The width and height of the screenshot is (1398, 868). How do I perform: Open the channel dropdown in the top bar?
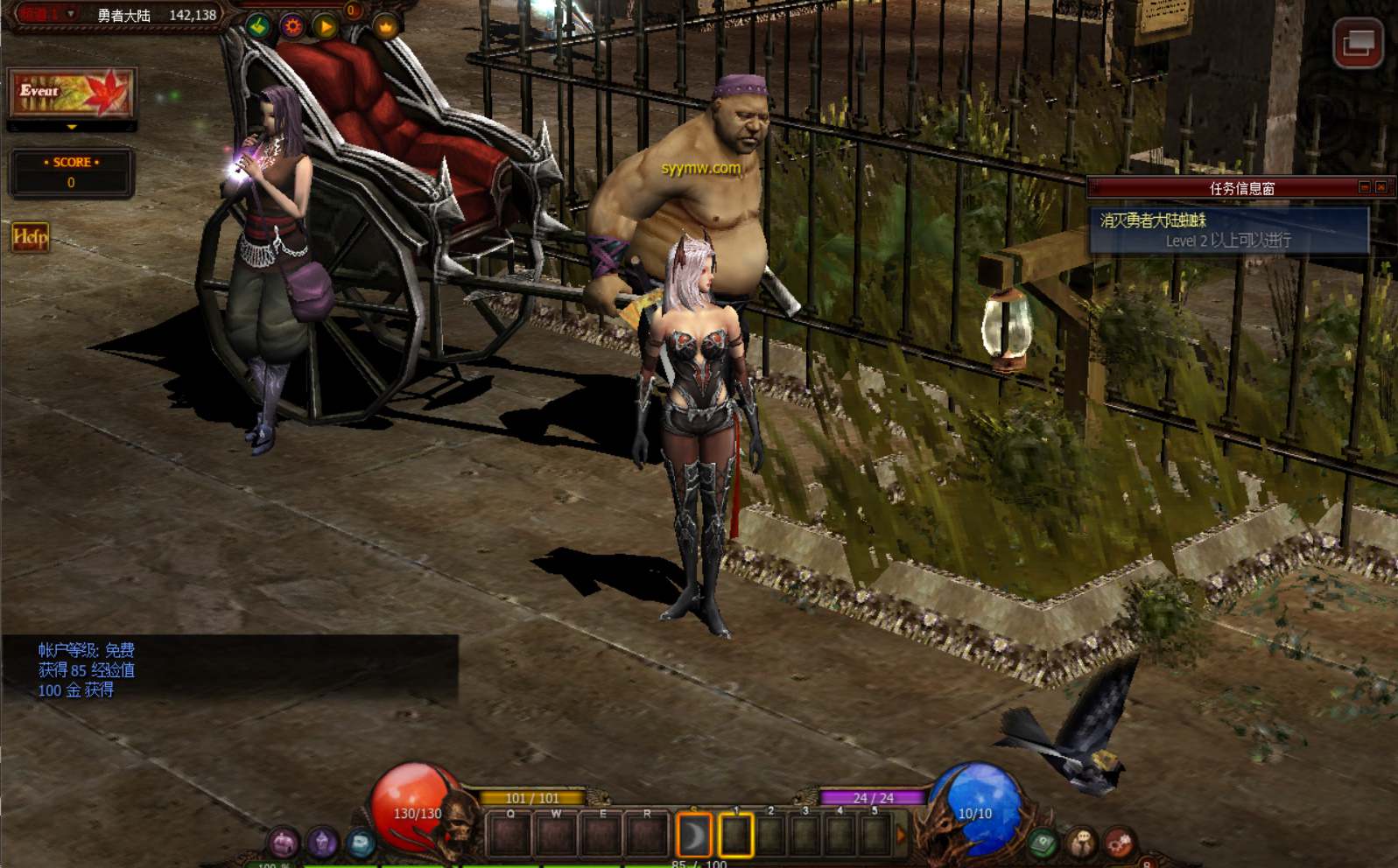(71, 14)
